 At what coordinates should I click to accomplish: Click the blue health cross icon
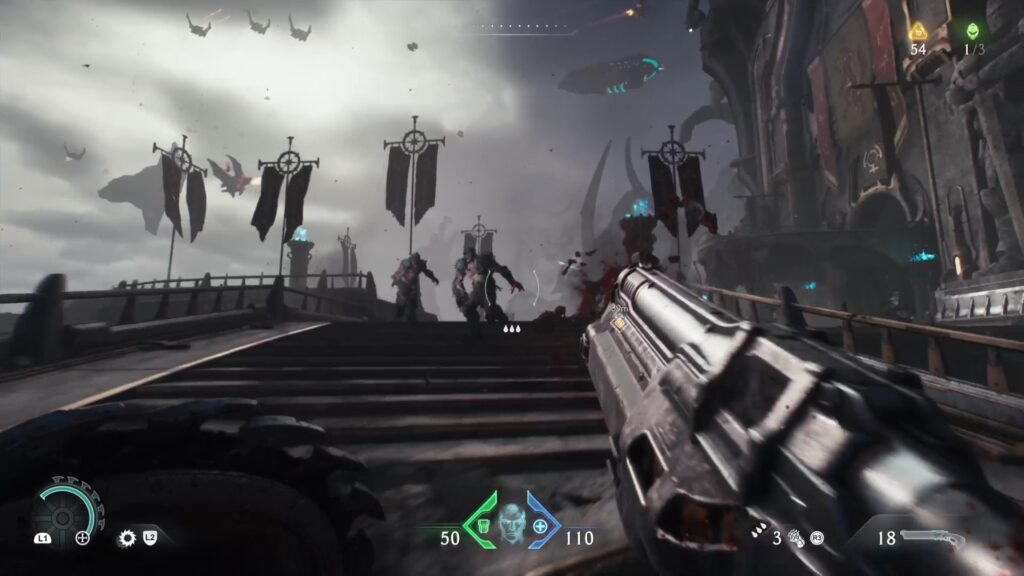click(x=541, y=526)
